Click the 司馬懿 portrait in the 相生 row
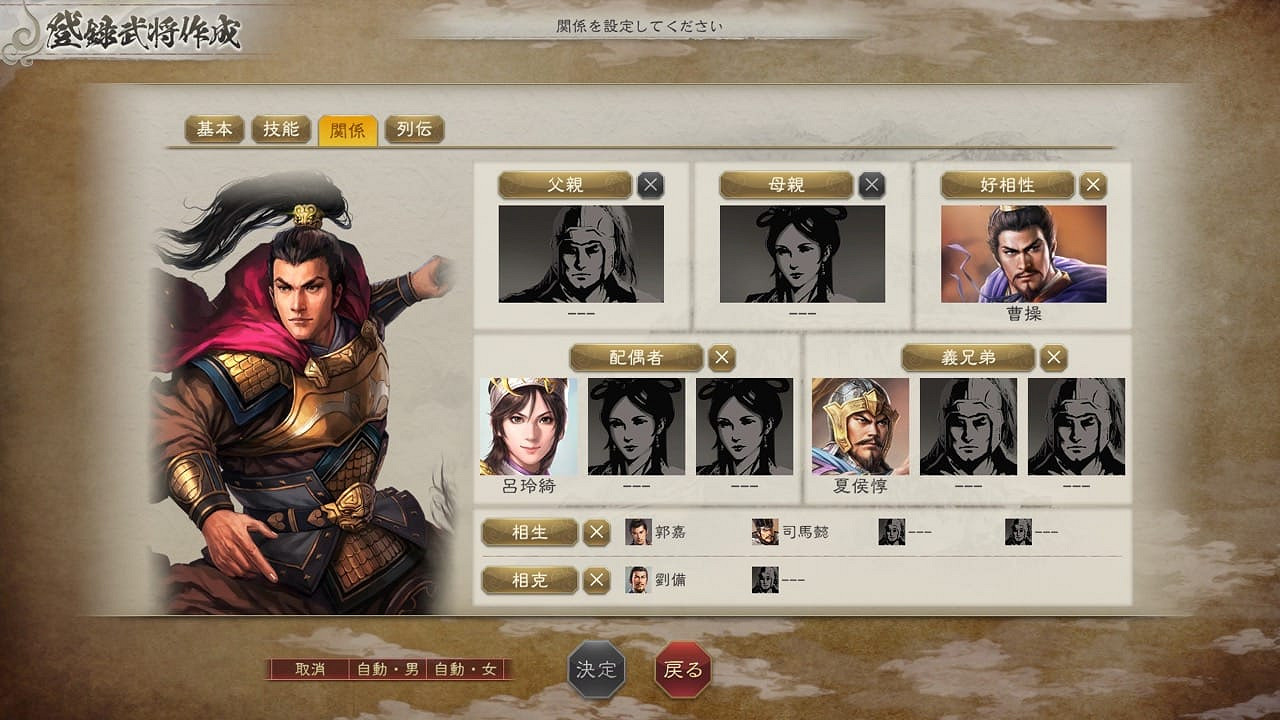Image resolution: width=1280 pixels, height=720 pixels. point(766,534)
